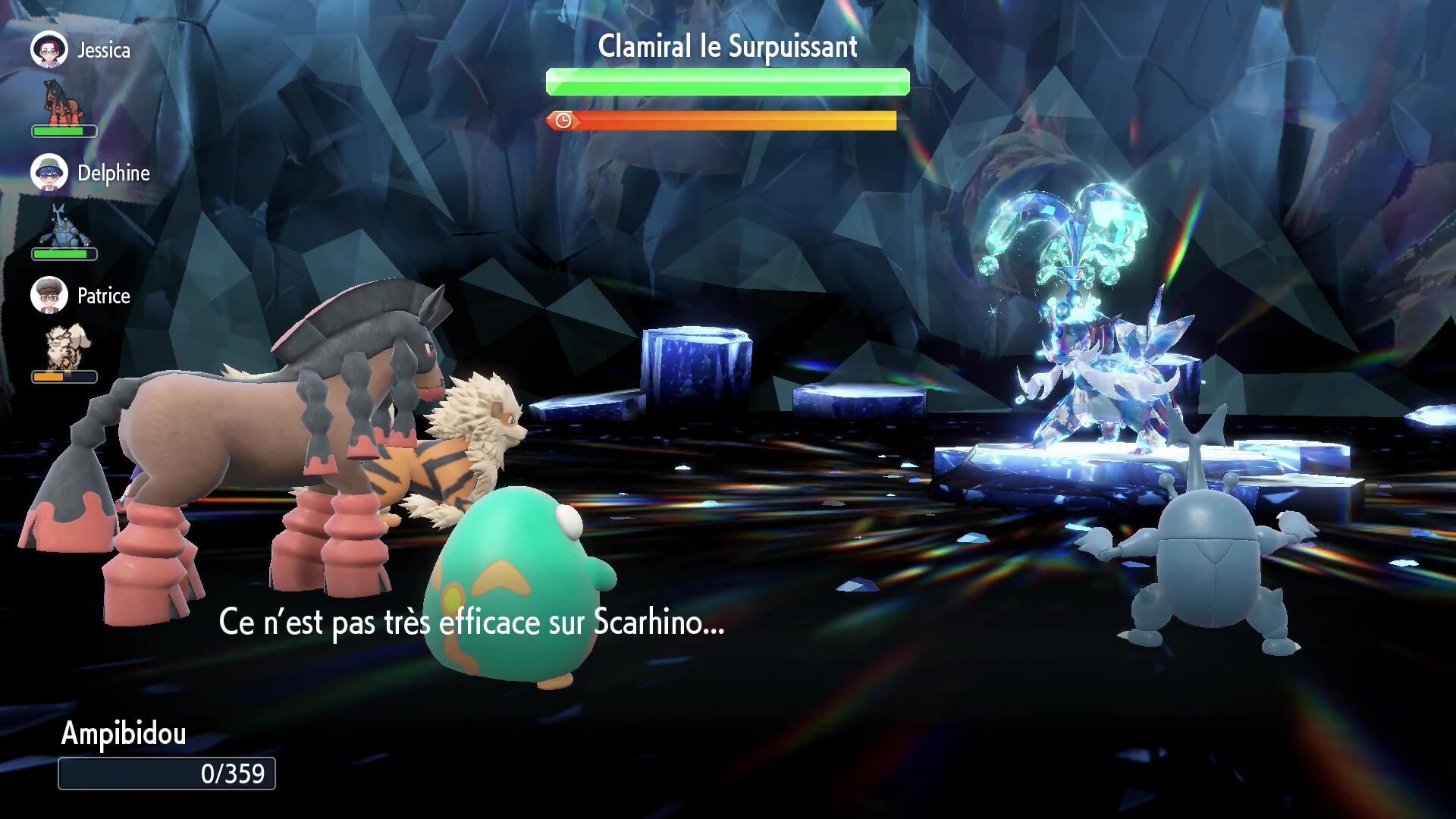Image resolution: width=1456 pixels, height=819 pixels.
Task: Click the name Patrice in the party list
Action: point(104,296)
